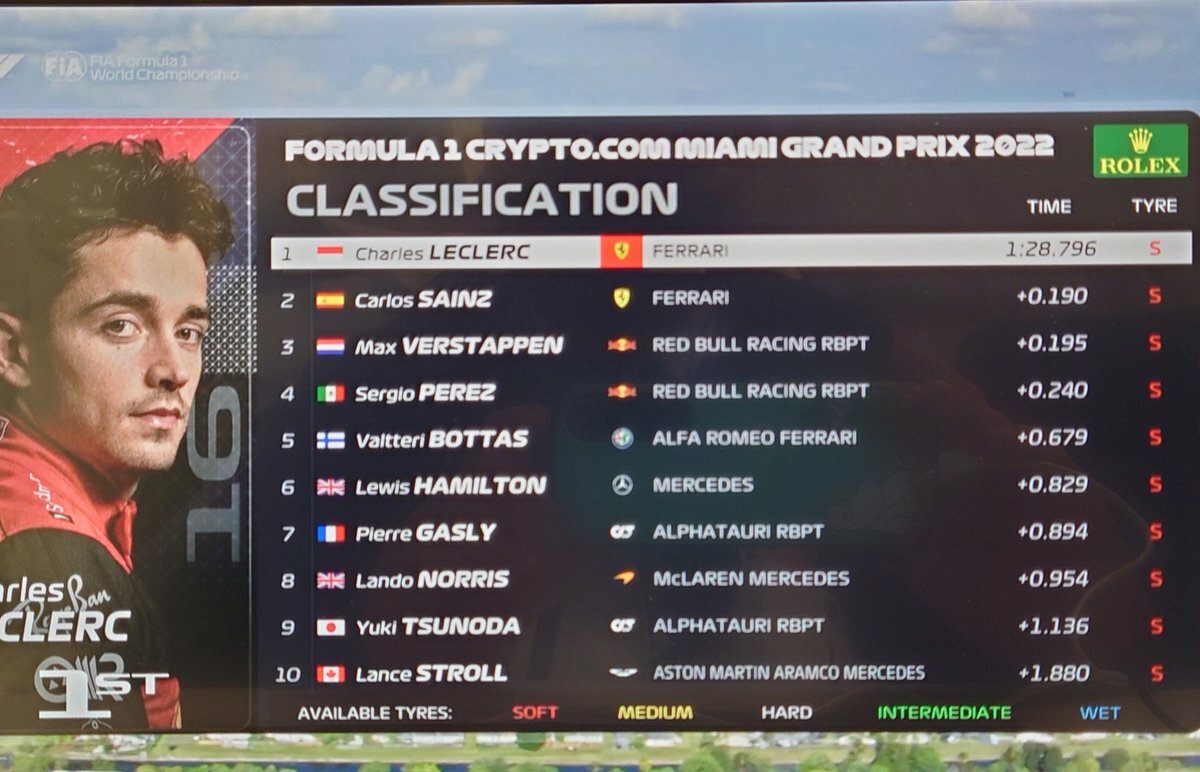Choose the Pierre Gasly entry
1200x772 pixels.
click(x=730, y=532)
